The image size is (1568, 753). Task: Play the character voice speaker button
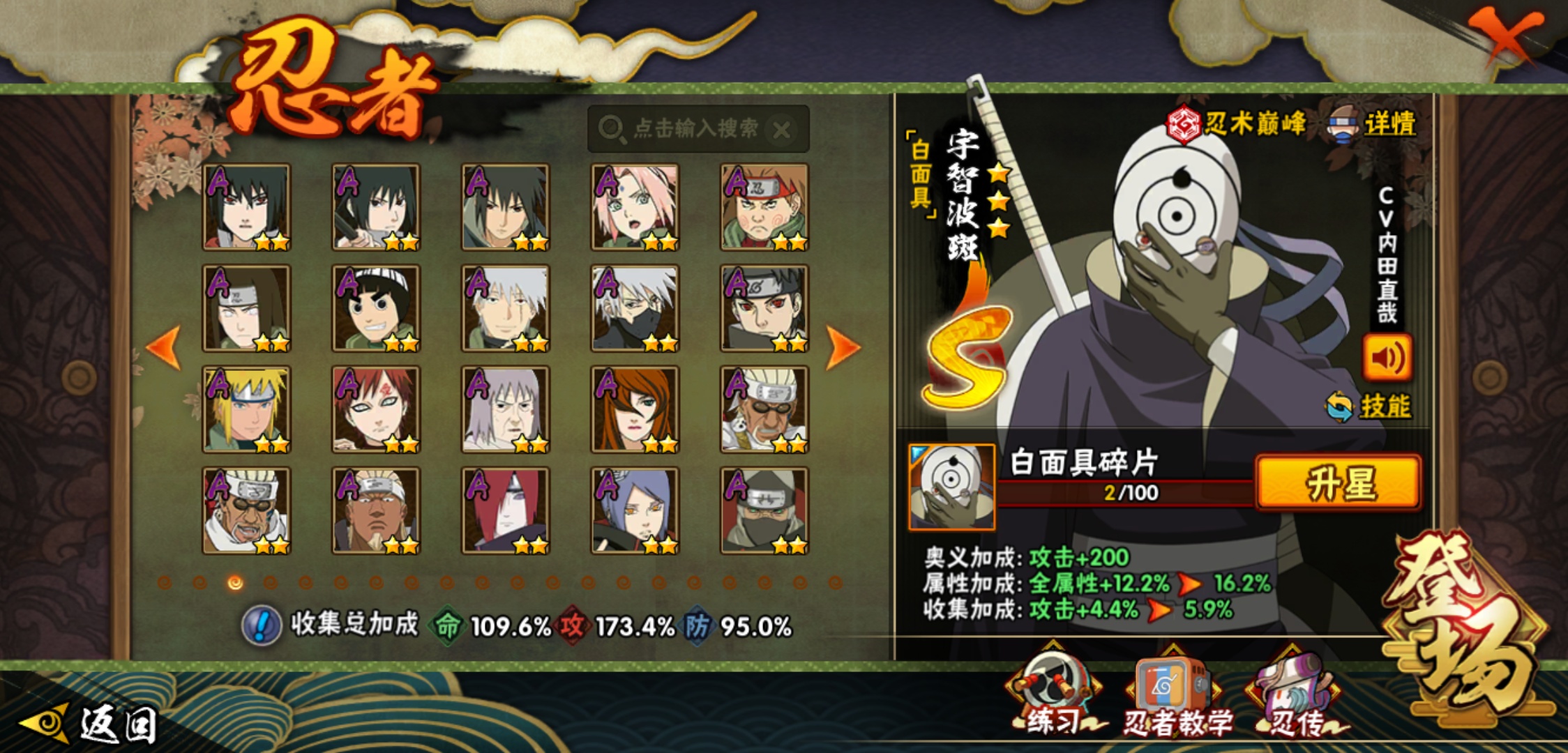(1387, 358)
